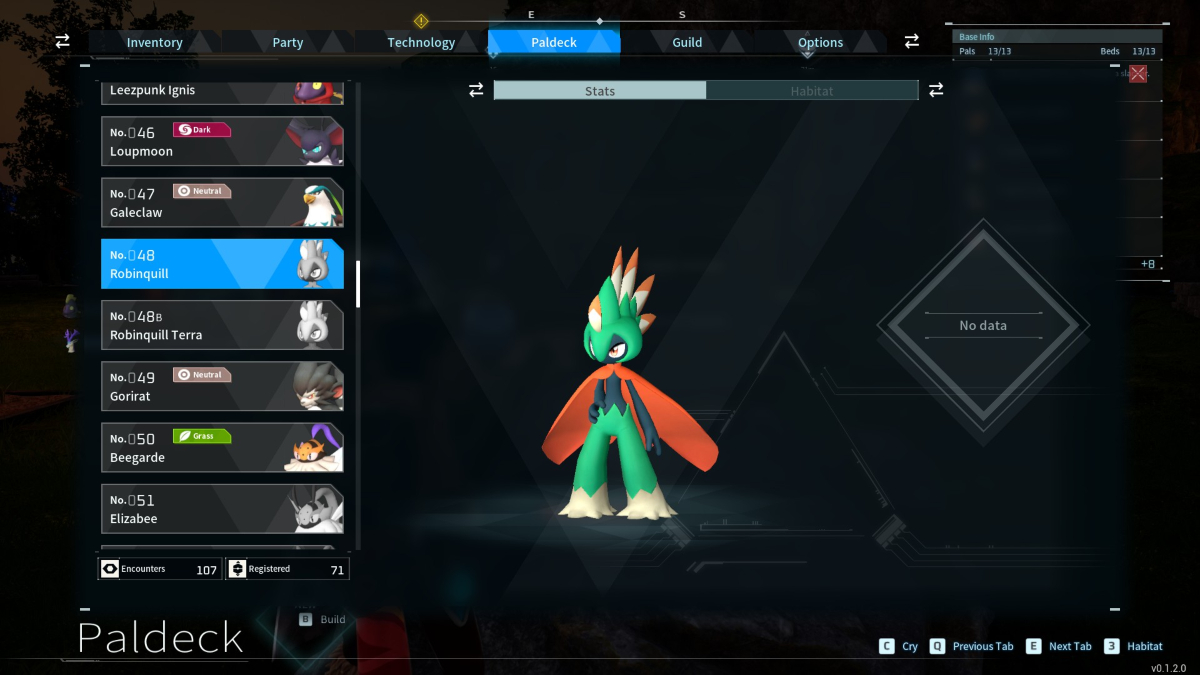1200x675 pixels.
Task: Pick the Robinquill entry No. 048
Action: click(x=222, y=264)
